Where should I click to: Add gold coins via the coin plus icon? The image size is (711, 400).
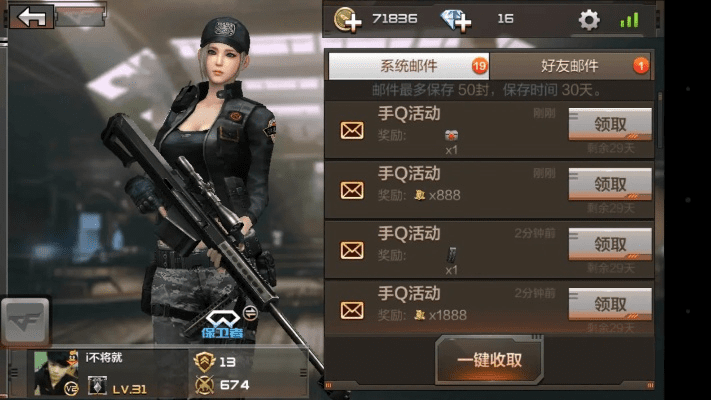[x=348, y=19]
